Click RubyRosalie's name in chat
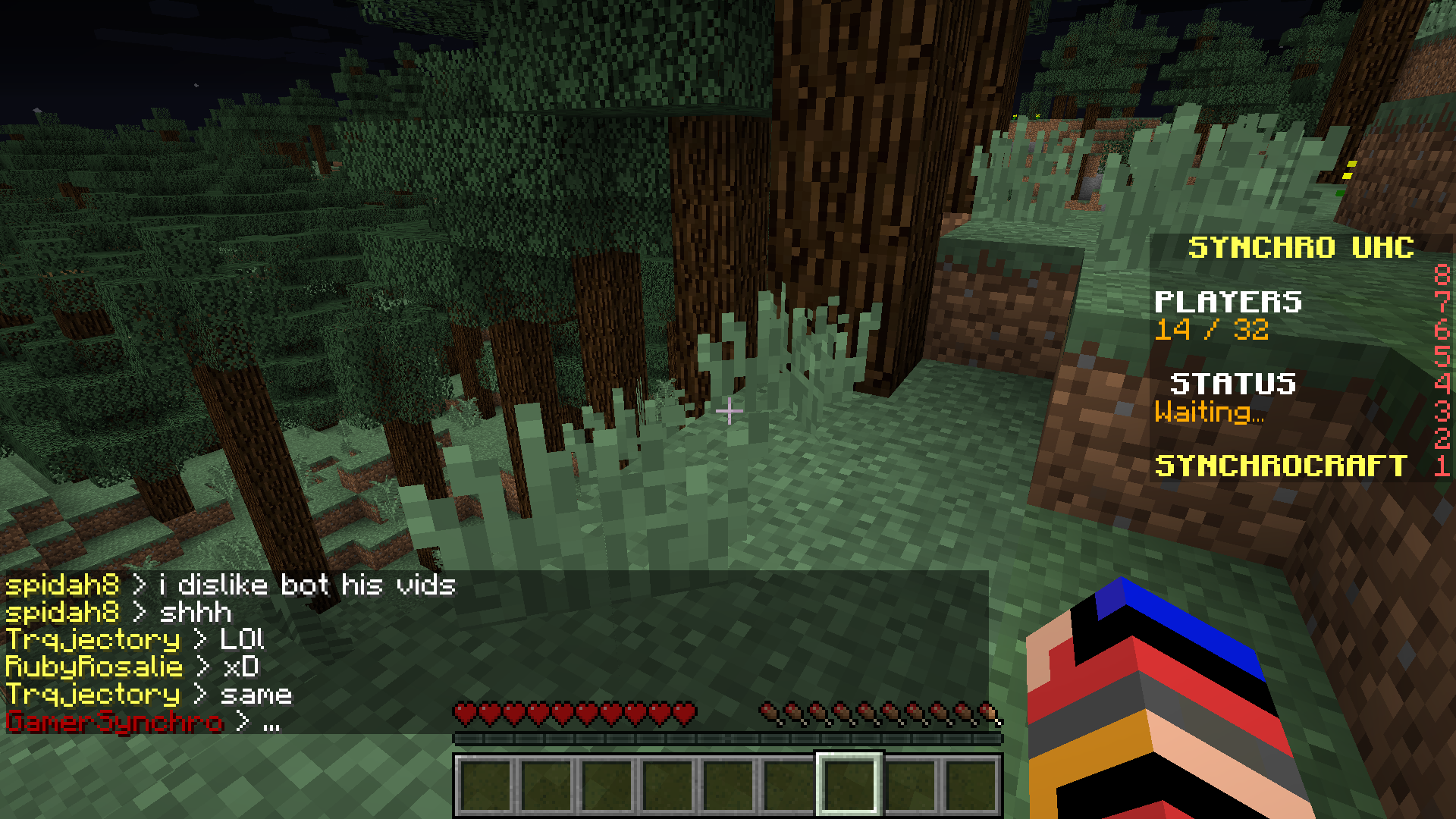 point(94,667)
